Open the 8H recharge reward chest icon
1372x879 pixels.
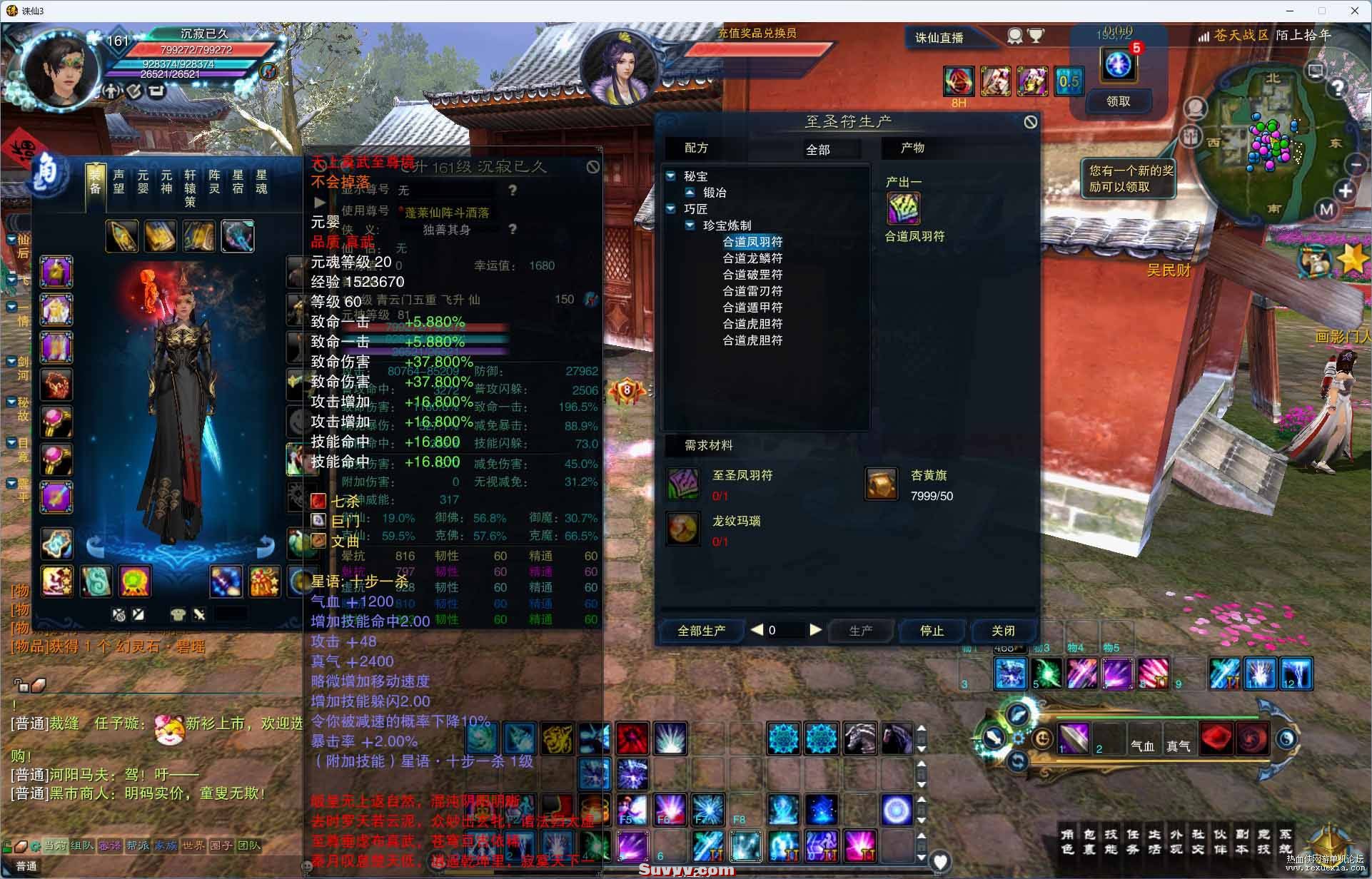click(958, 81)
